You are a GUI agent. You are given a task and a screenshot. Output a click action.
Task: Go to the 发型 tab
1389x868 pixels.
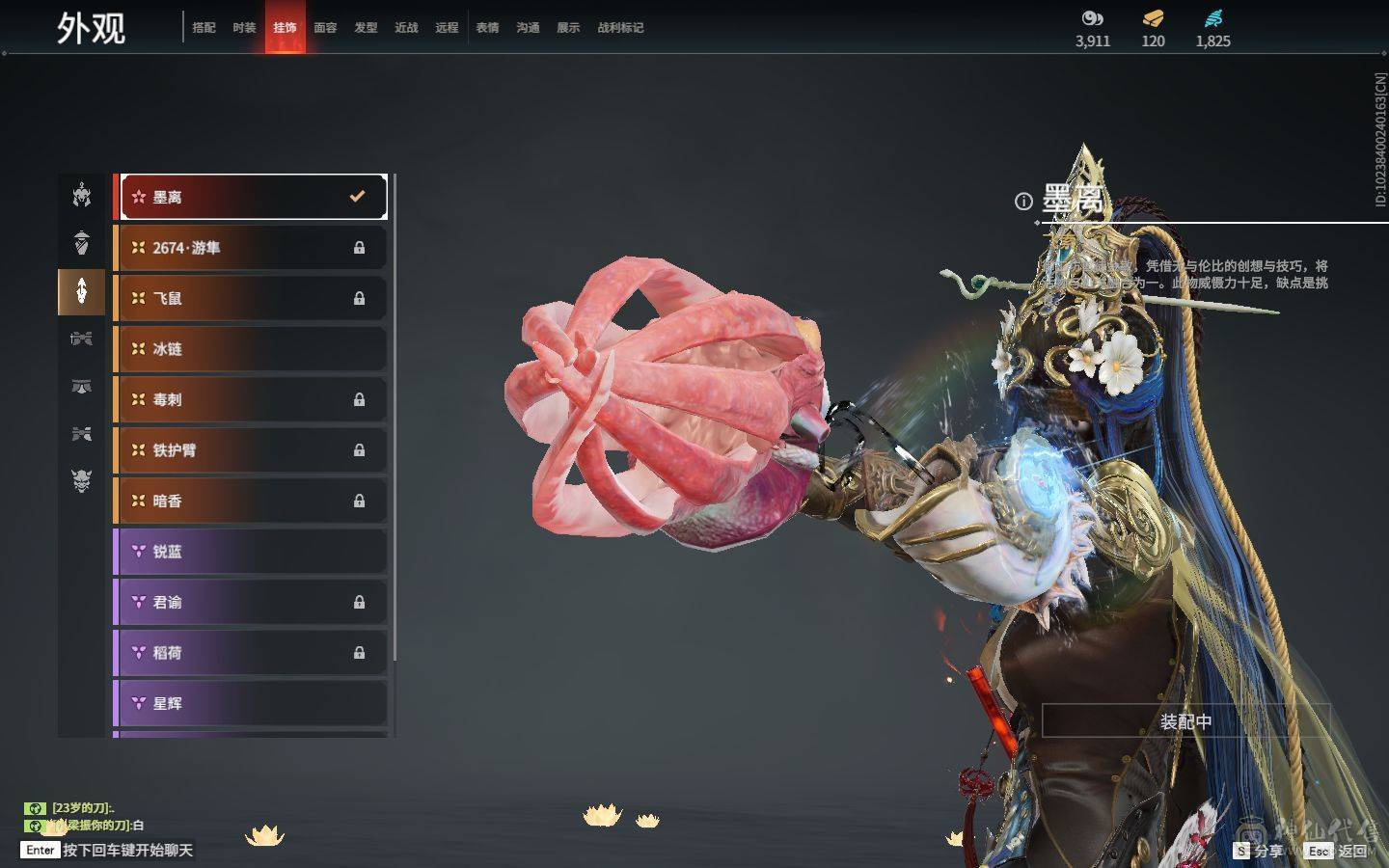(x=366, y=28)
